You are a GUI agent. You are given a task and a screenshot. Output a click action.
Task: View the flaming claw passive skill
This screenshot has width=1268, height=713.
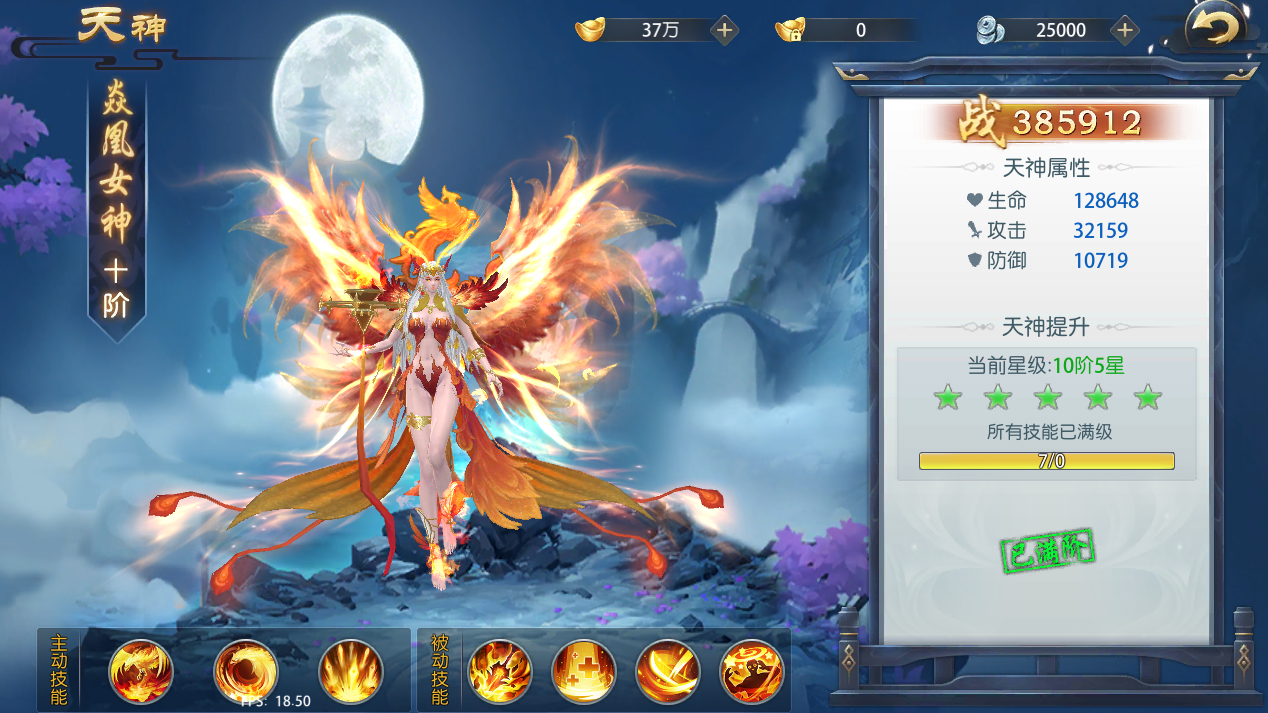click(500, 670)
